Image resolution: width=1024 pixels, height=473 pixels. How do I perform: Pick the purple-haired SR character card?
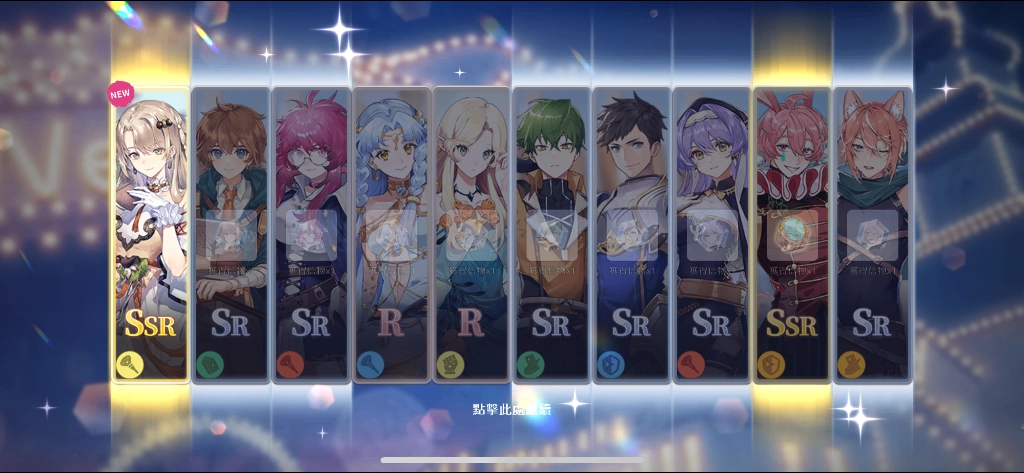711,235
